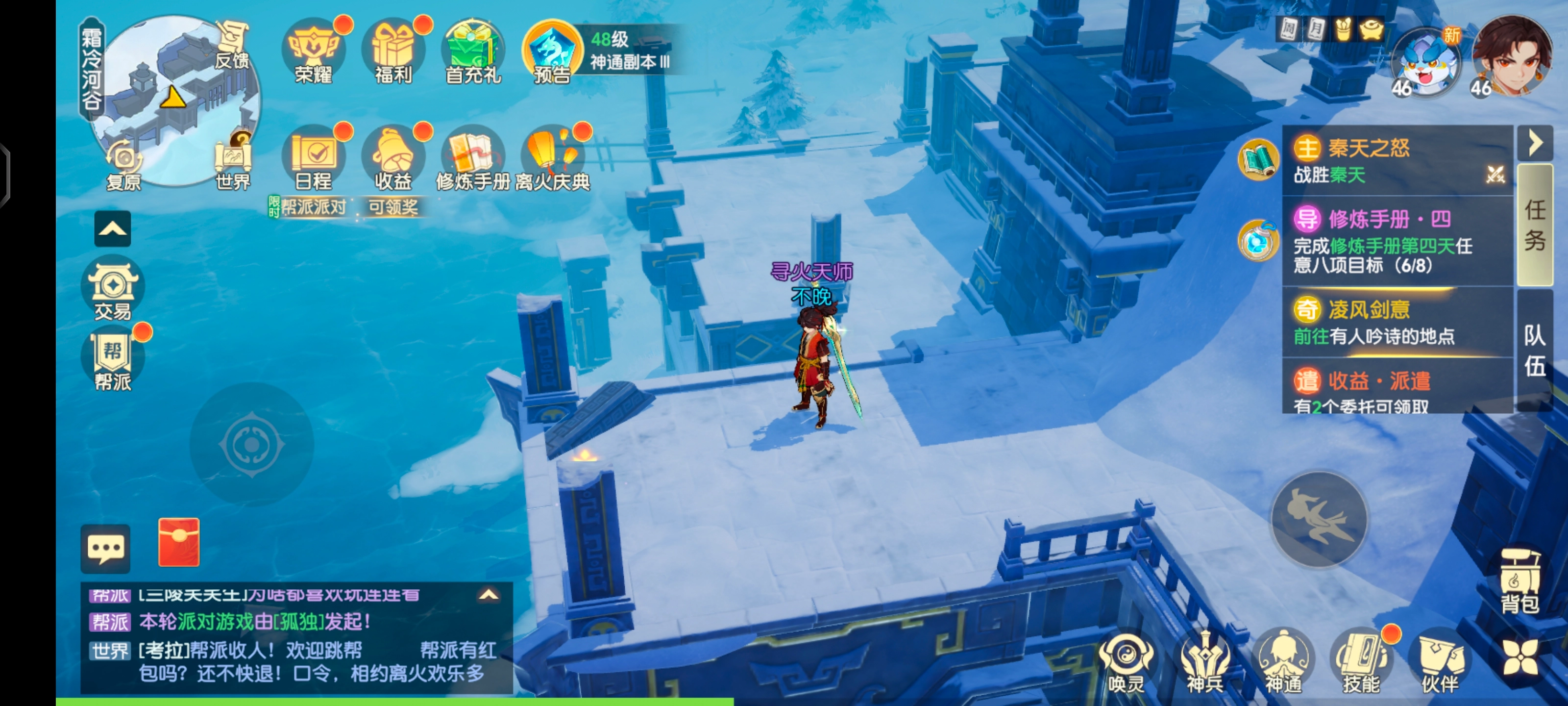This screenshot has height=706, width=1568.
Task: Open the 离火庆典 festival event
Action: pyautogui.click(x=552, y=157)
